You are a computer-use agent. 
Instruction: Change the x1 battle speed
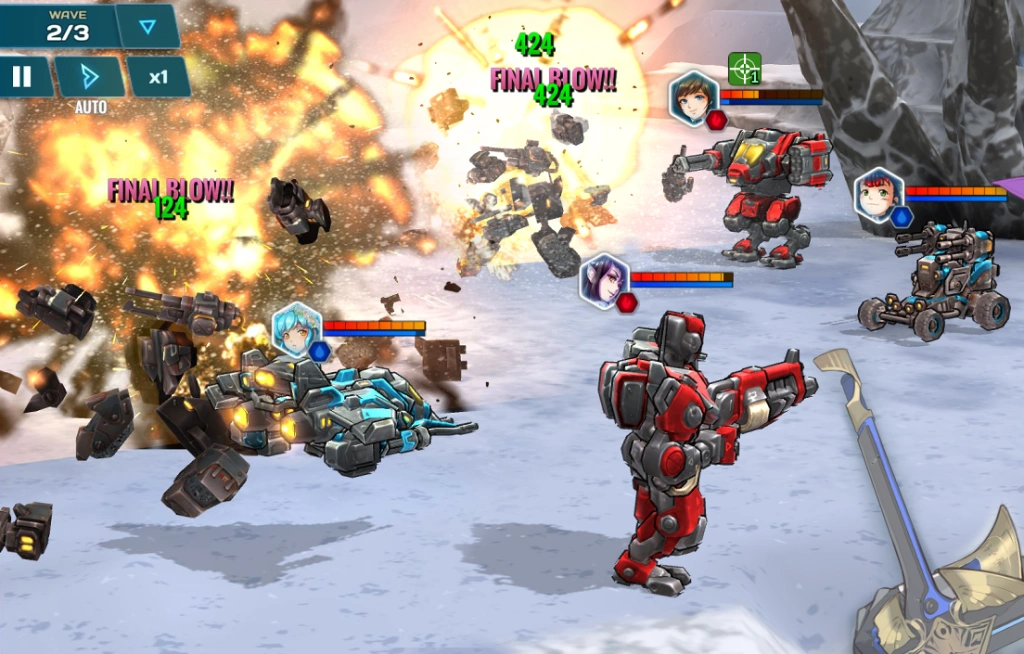(x=158, y=77)
